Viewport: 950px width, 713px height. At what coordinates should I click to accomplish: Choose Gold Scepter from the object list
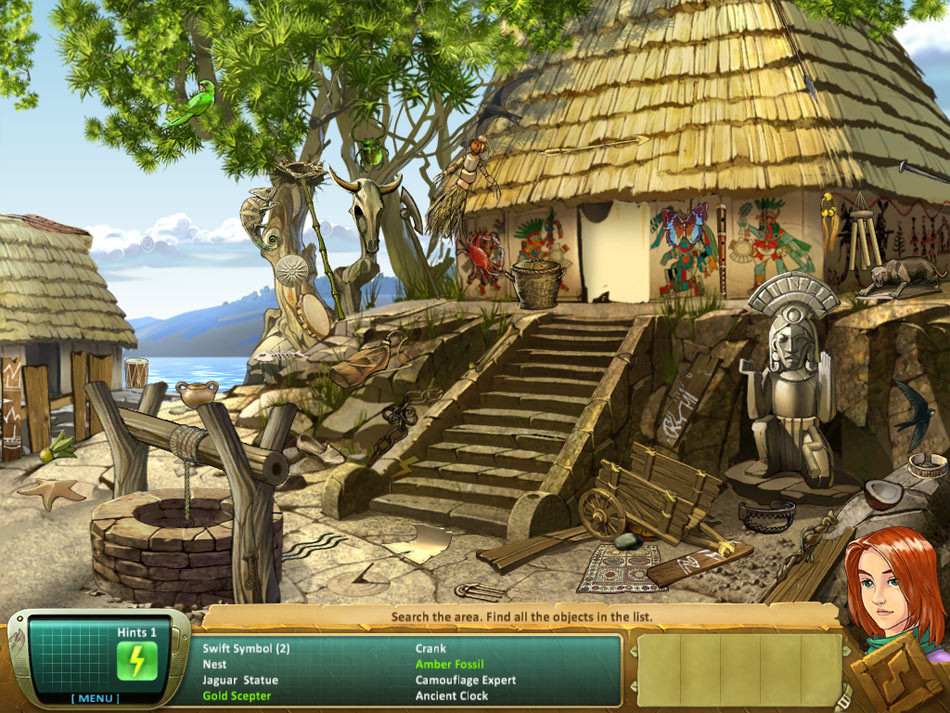[236, 696]
